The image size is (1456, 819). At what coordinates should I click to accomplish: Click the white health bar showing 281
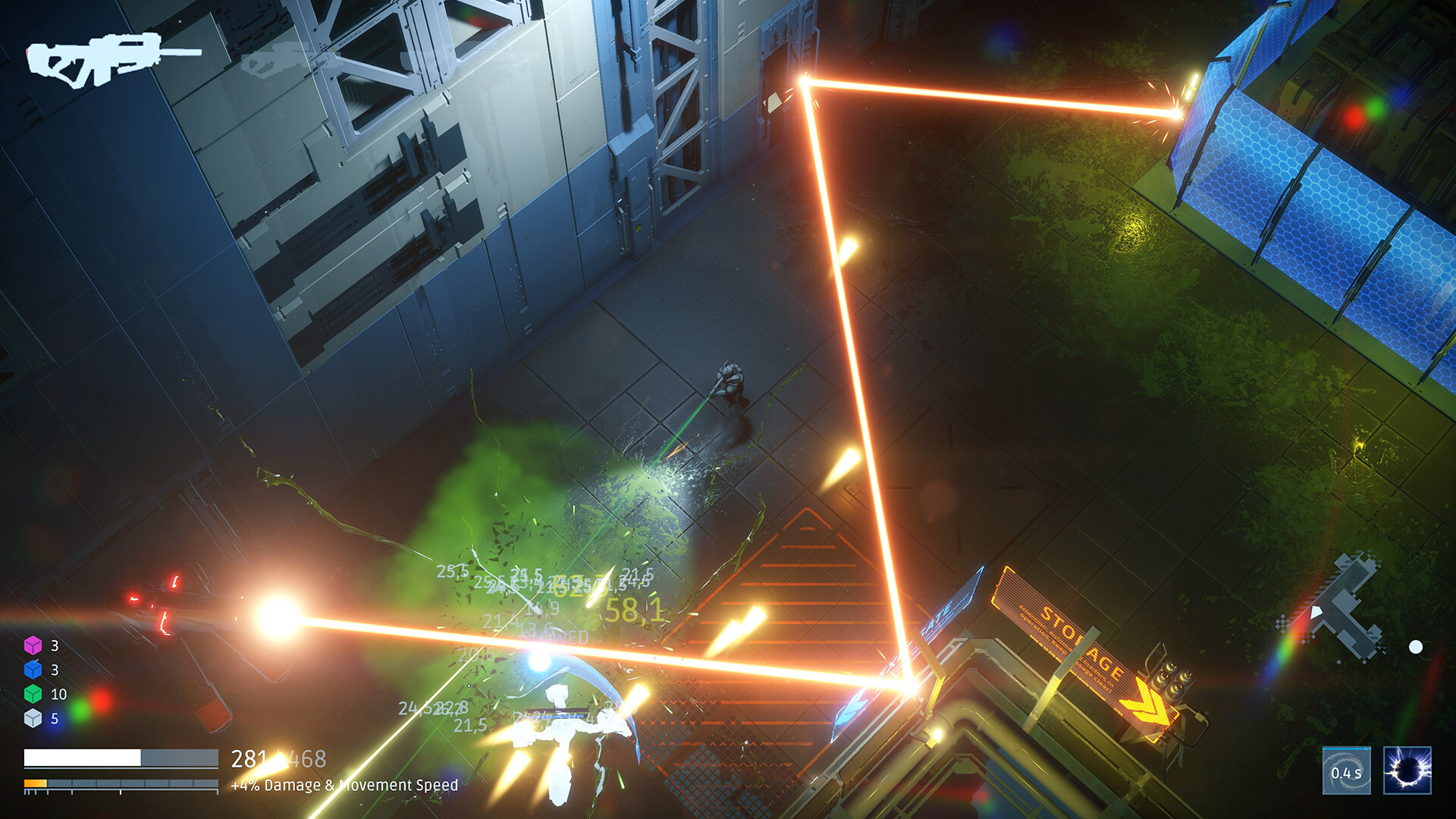(83, 756)
